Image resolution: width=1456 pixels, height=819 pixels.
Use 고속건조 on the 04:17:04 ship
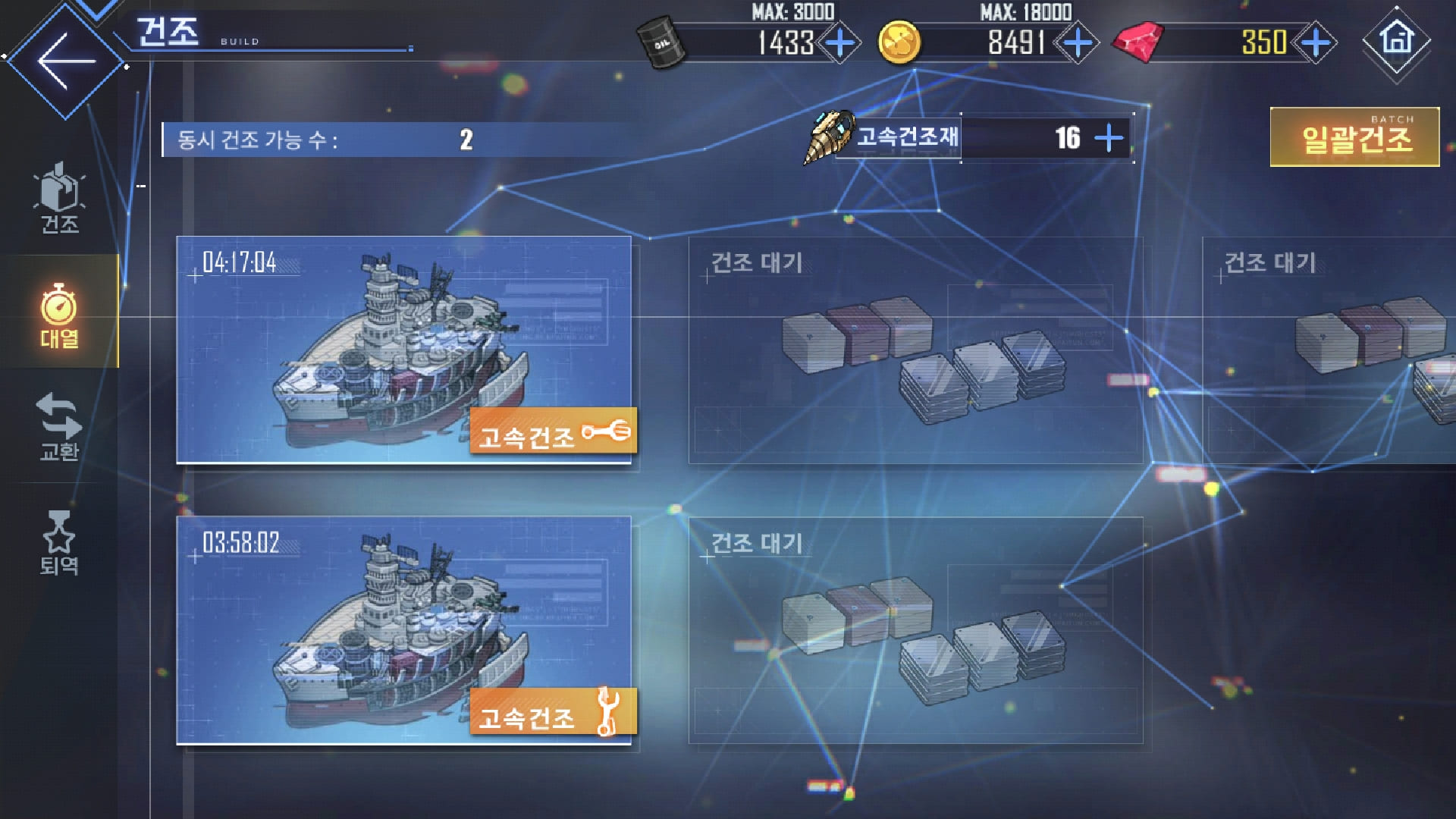(553, 432)
